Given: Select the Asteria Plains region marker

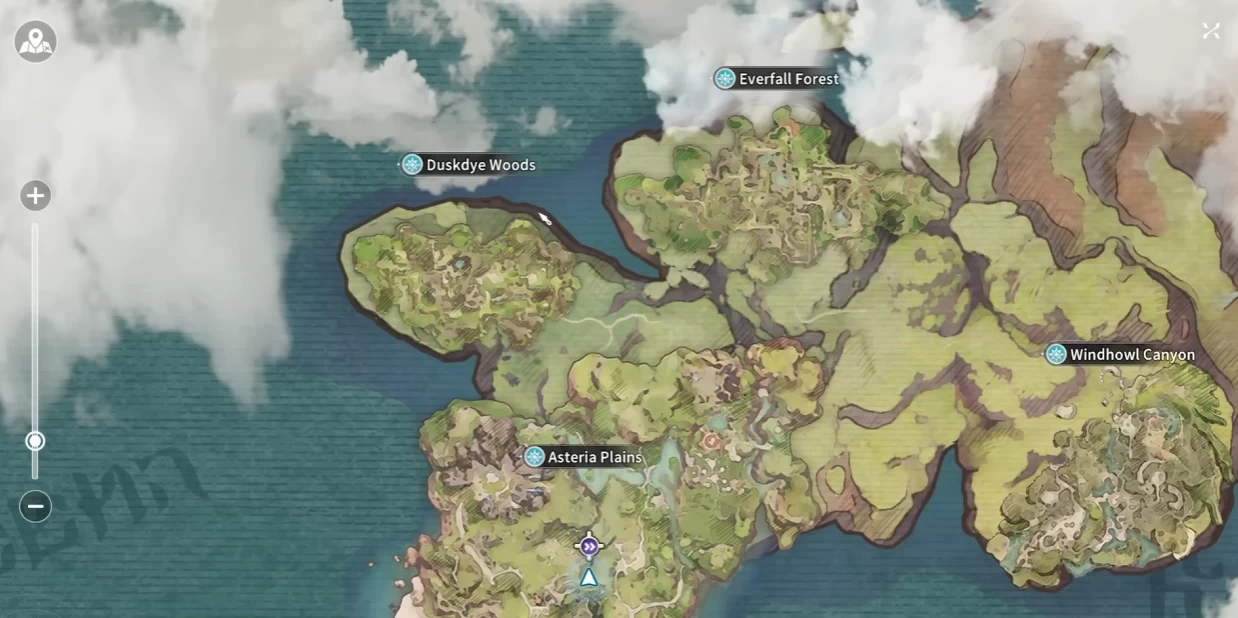Looking at the screenshot, I should click(x=535, y=457).
